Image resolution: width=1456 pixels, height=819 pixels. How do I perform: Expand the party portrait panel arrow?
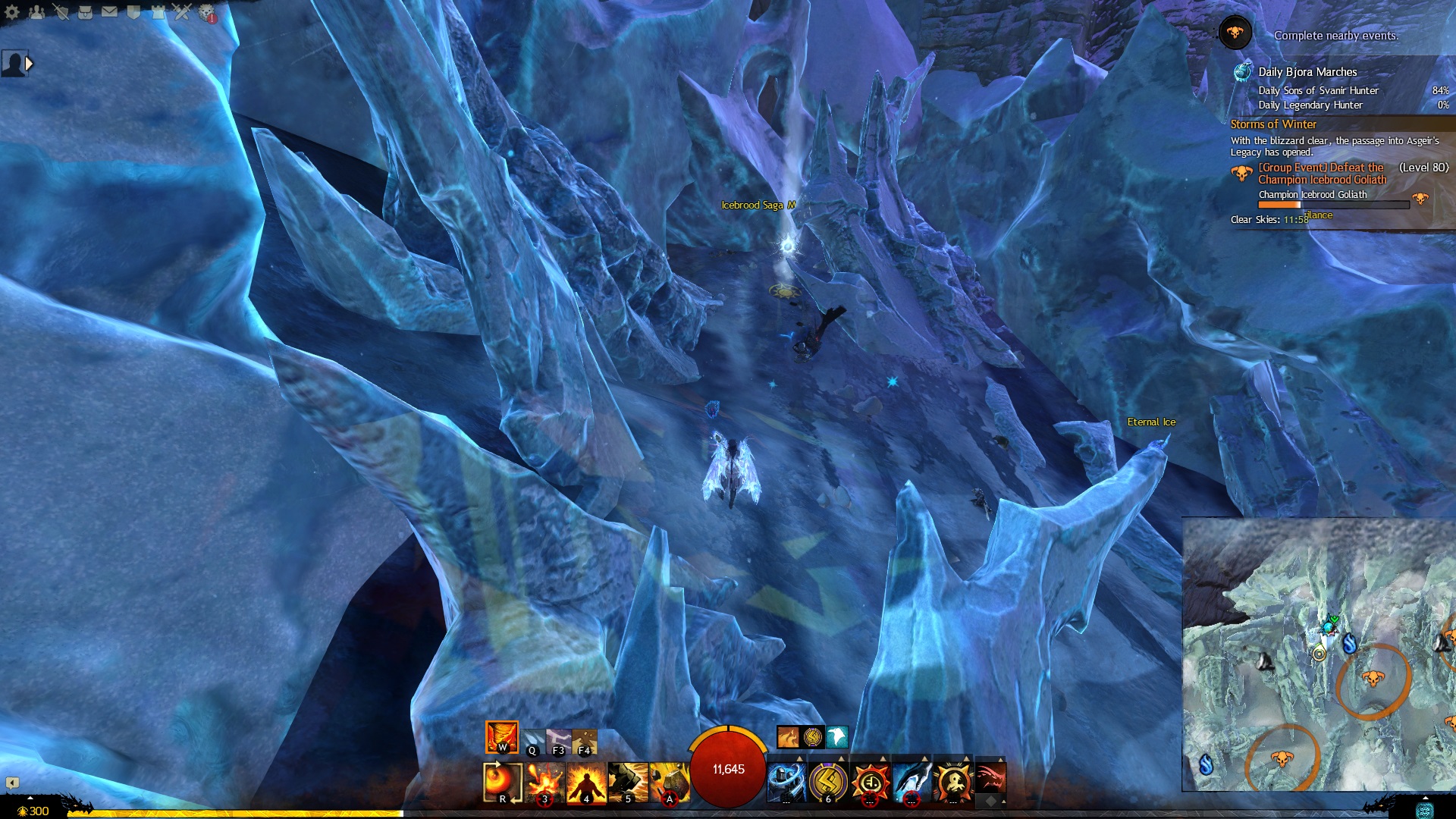click(29, 64)
